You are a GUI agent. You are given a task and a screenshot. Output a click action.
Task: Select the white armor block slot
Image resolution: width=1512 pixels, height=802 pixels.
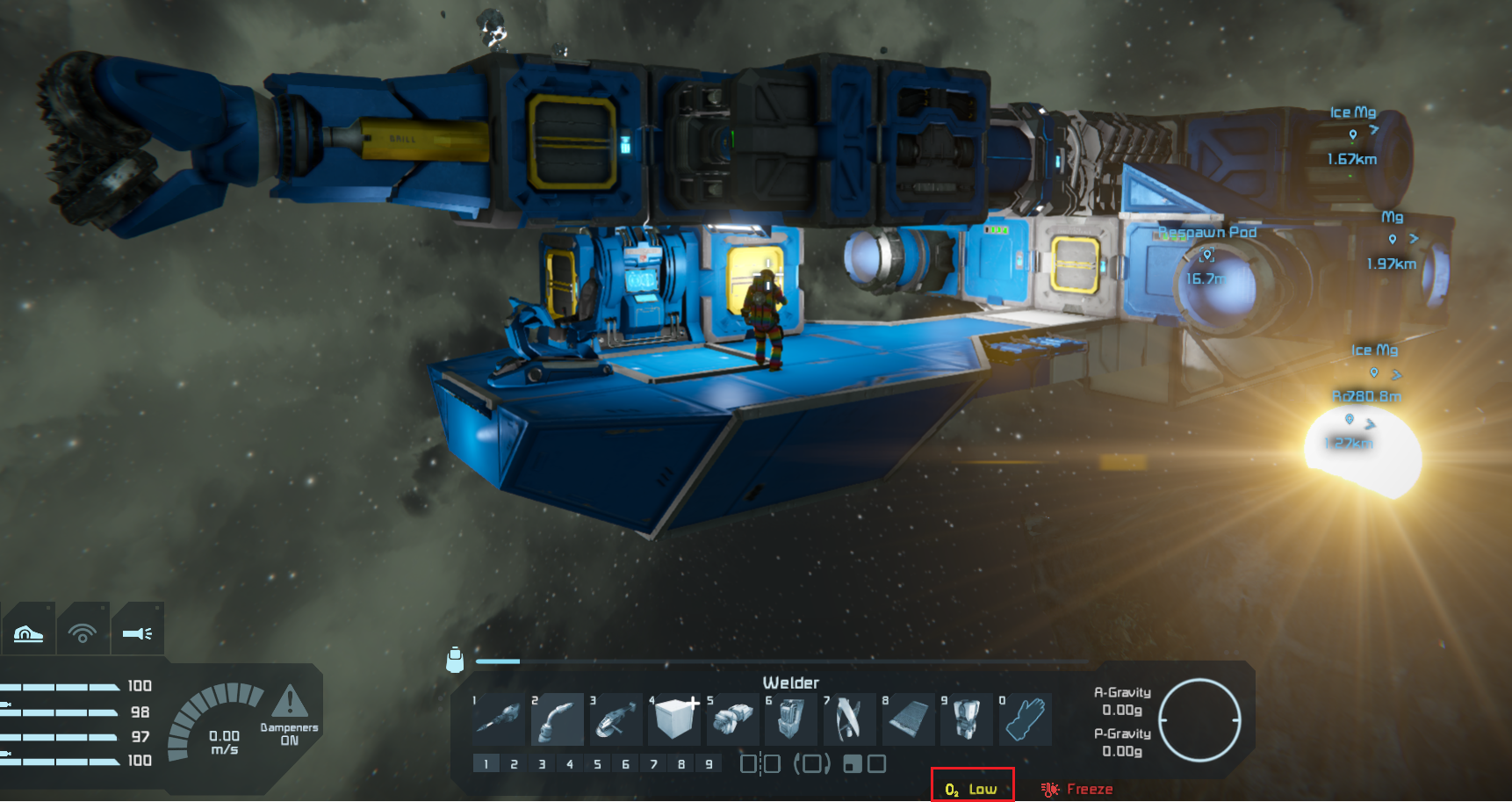click(x=674, y=719)
